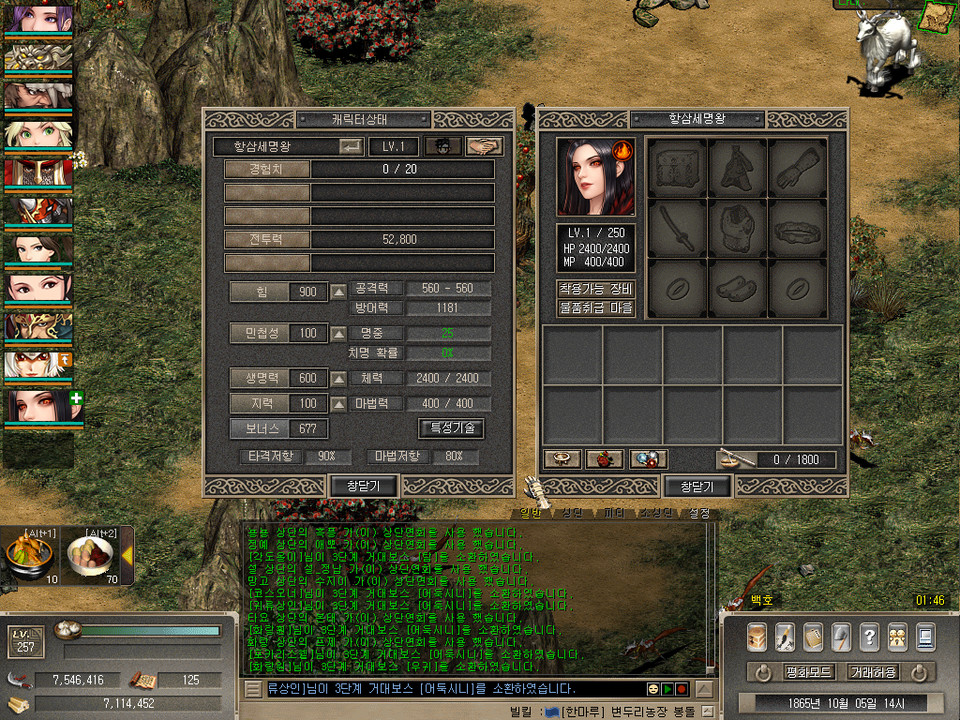Increase 민첩성 using its up arrow

[339, 333]
